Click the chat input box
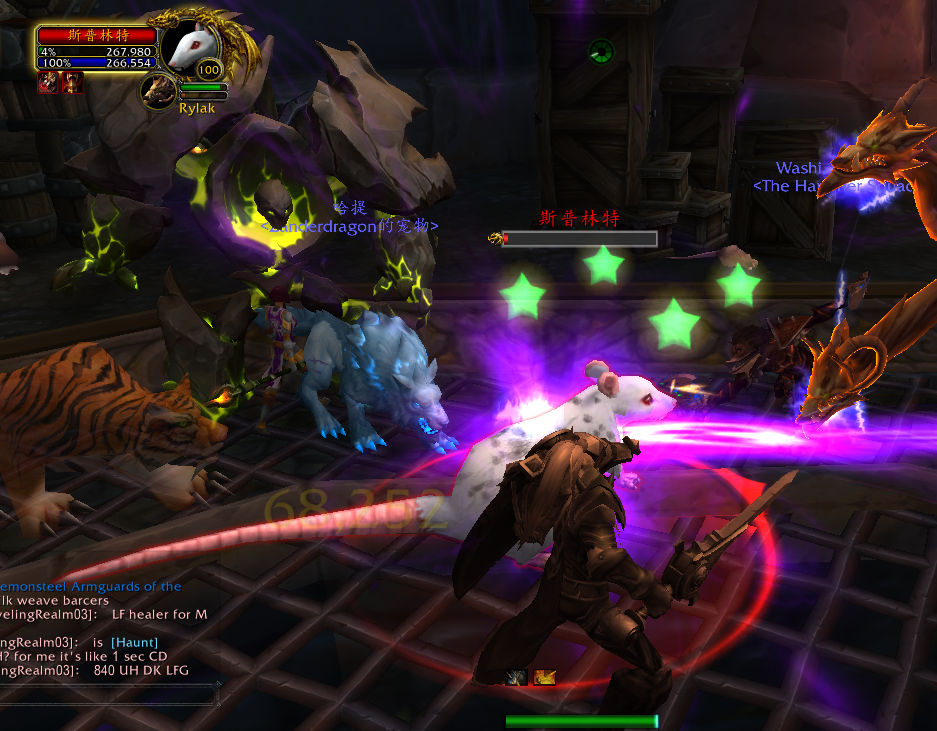Viewport: 937px width, 731px height. tap(110, 688)
